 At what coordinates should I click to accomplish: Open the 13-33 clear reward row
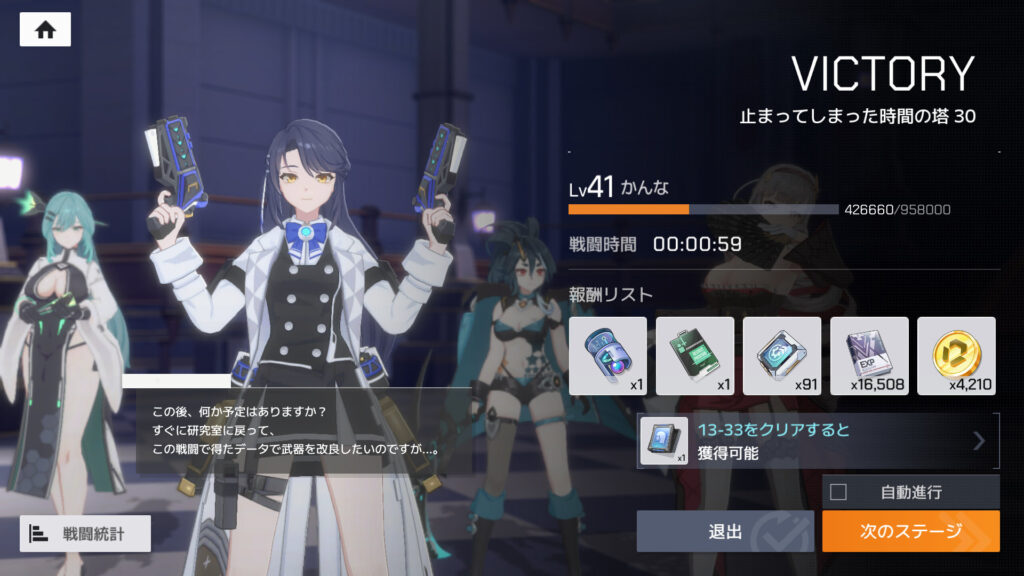pos(817,441)
